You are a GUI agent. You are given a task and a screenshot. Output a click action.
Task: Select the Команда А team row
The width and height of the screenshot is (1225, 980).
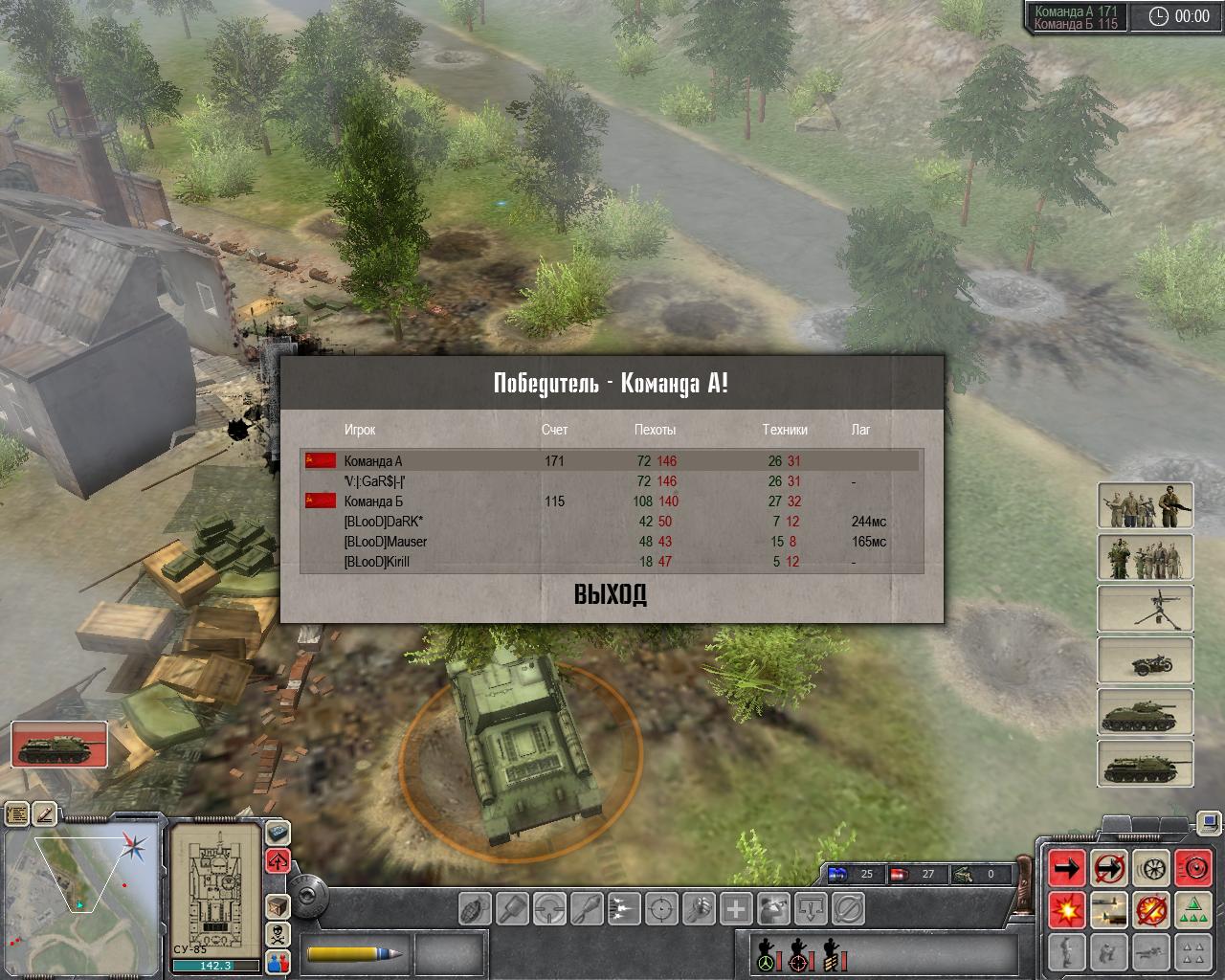373,461
